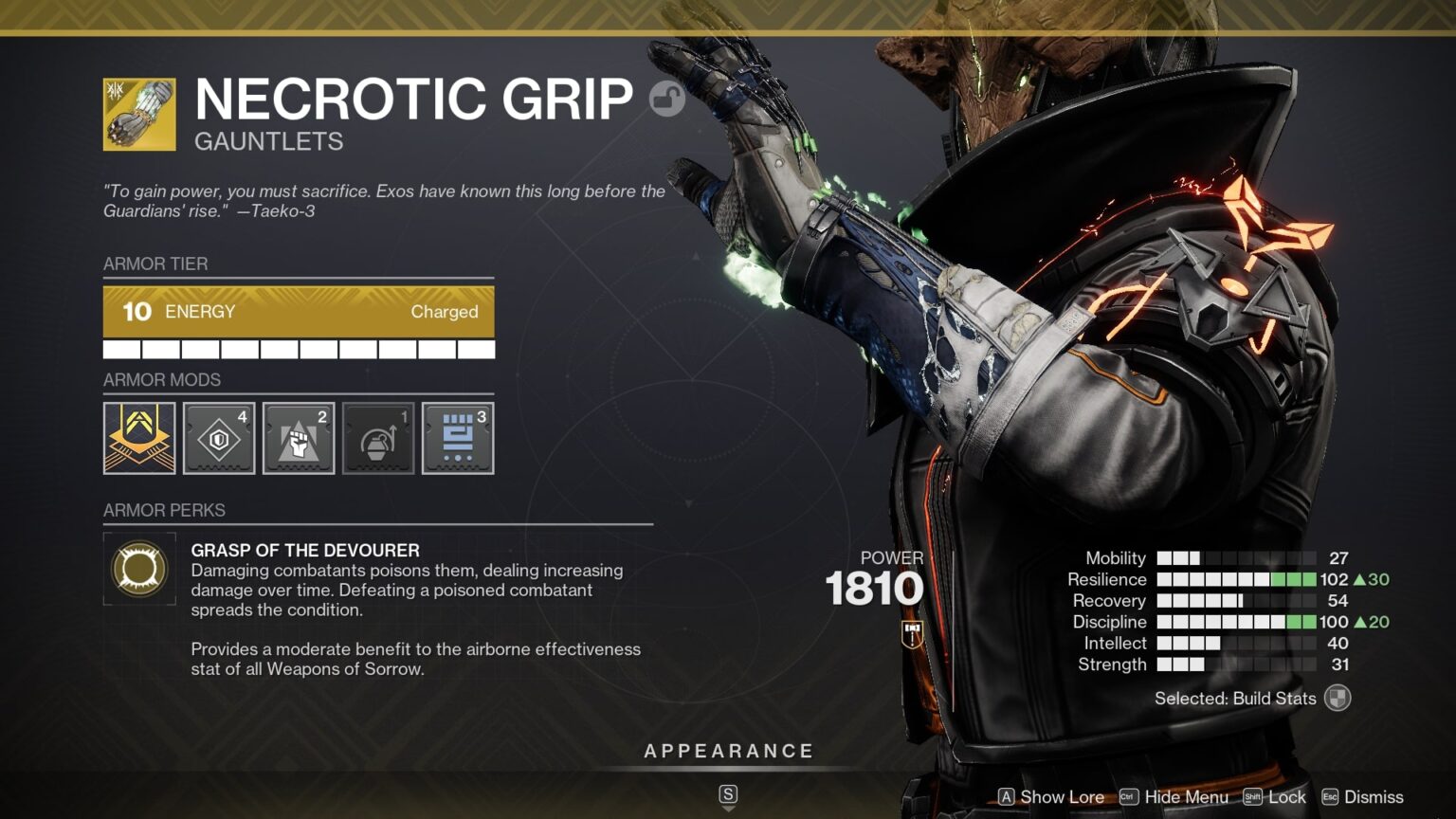Open the blue charged-with-light mod slot
Viewport: 1456px width, 819px height.
point(457,437)
